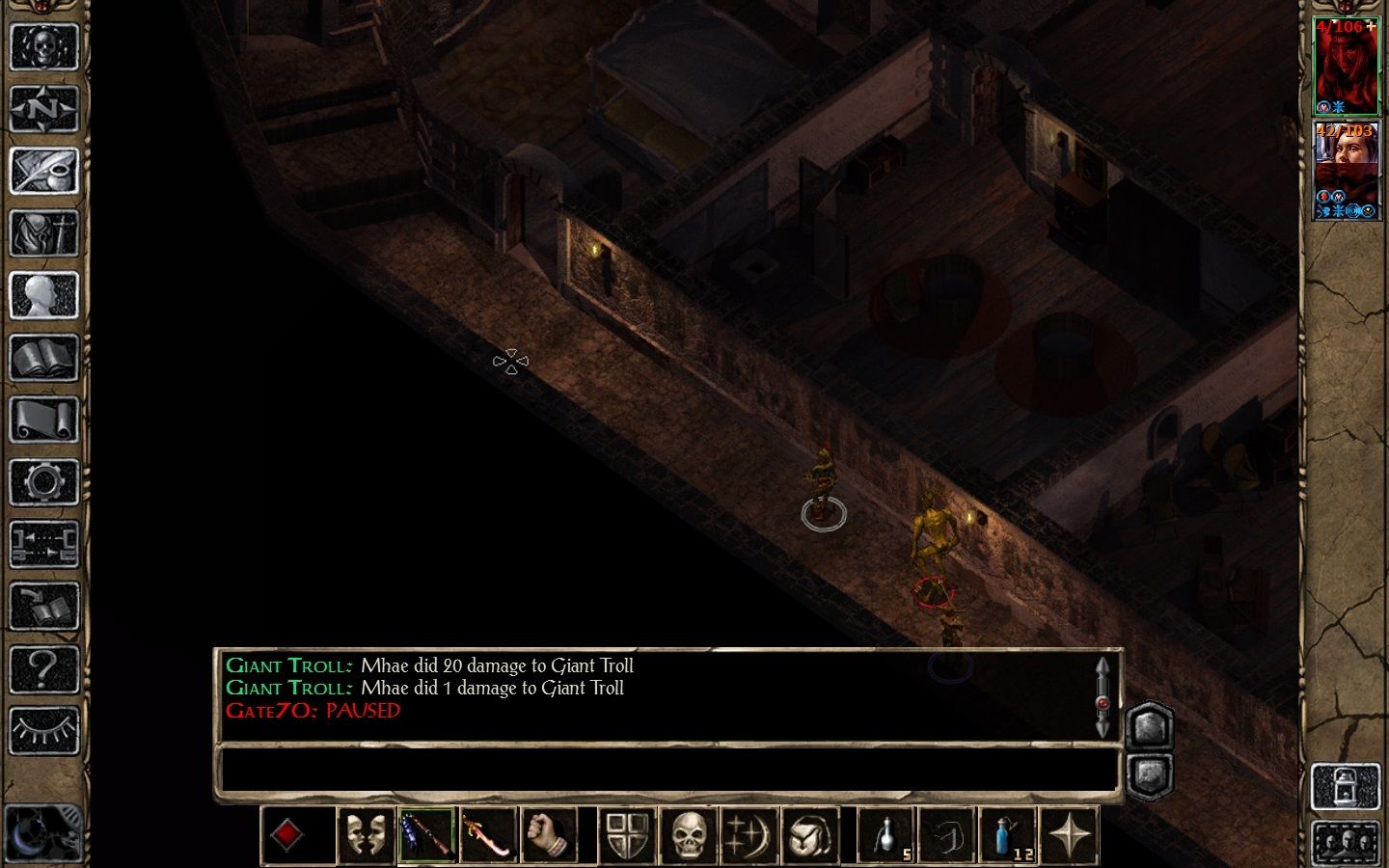Open the world map via compass icon
The height and width of the screenshot is (868, 1389).
click(45, 109)
